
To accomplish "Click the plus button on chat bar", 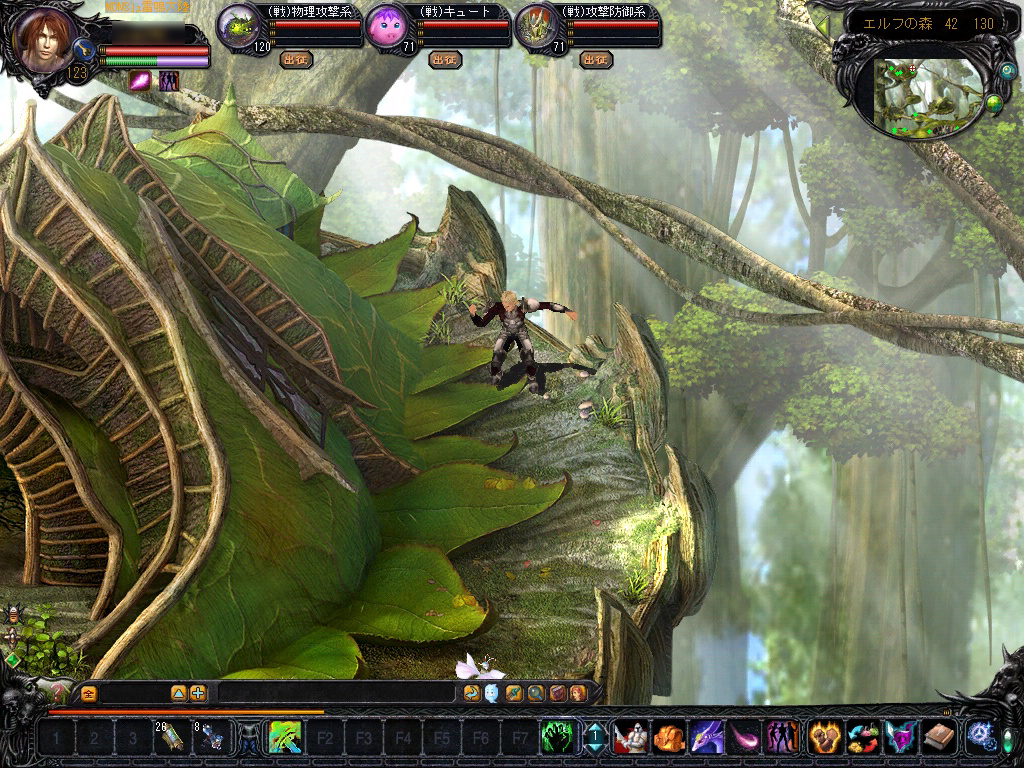I will pyautogui.click(x=198, y=693).
